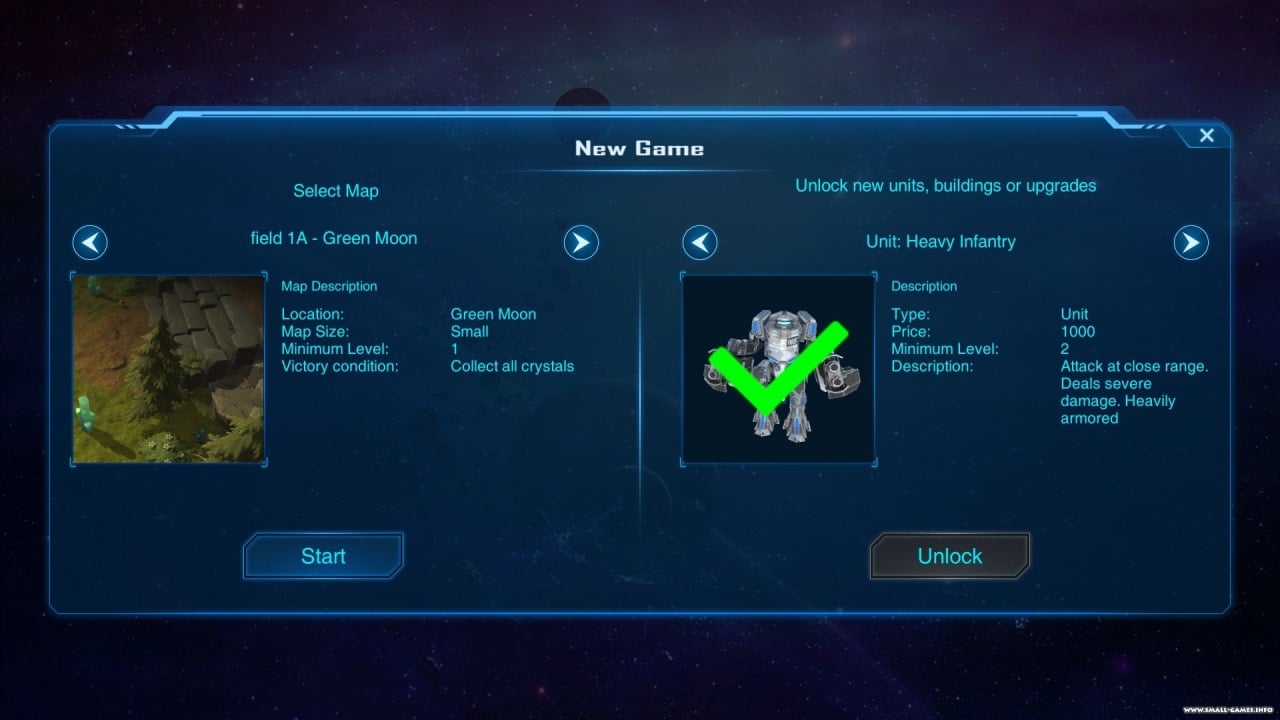
Task: Go to the previous map
Action: pos(90,242)
